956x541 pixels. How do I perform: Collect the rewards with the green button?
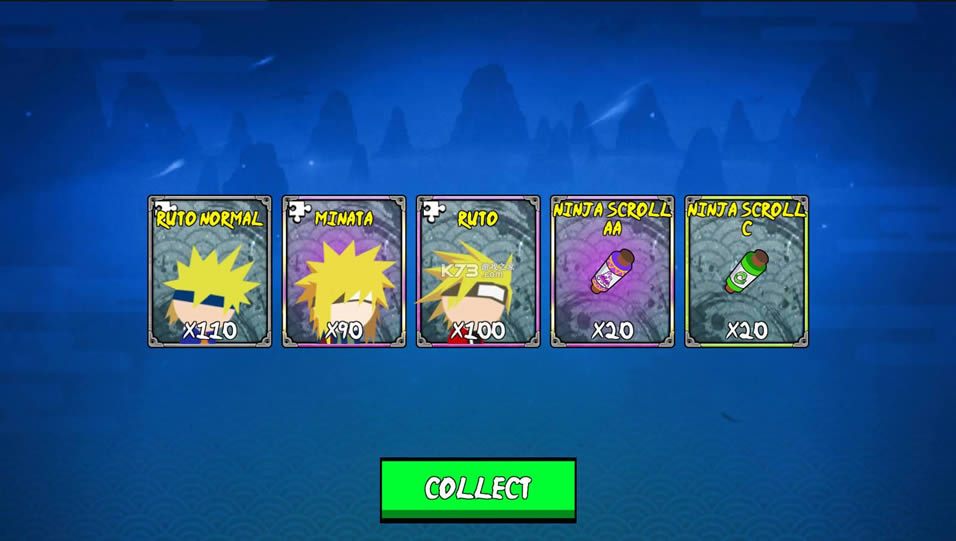click(x=478, y=489)
